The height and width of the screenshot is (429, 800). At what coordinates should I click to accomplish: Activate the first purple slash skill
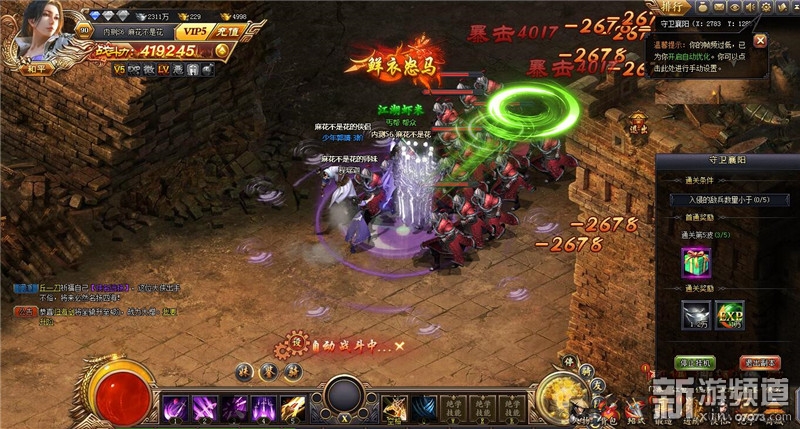(176, 408)
